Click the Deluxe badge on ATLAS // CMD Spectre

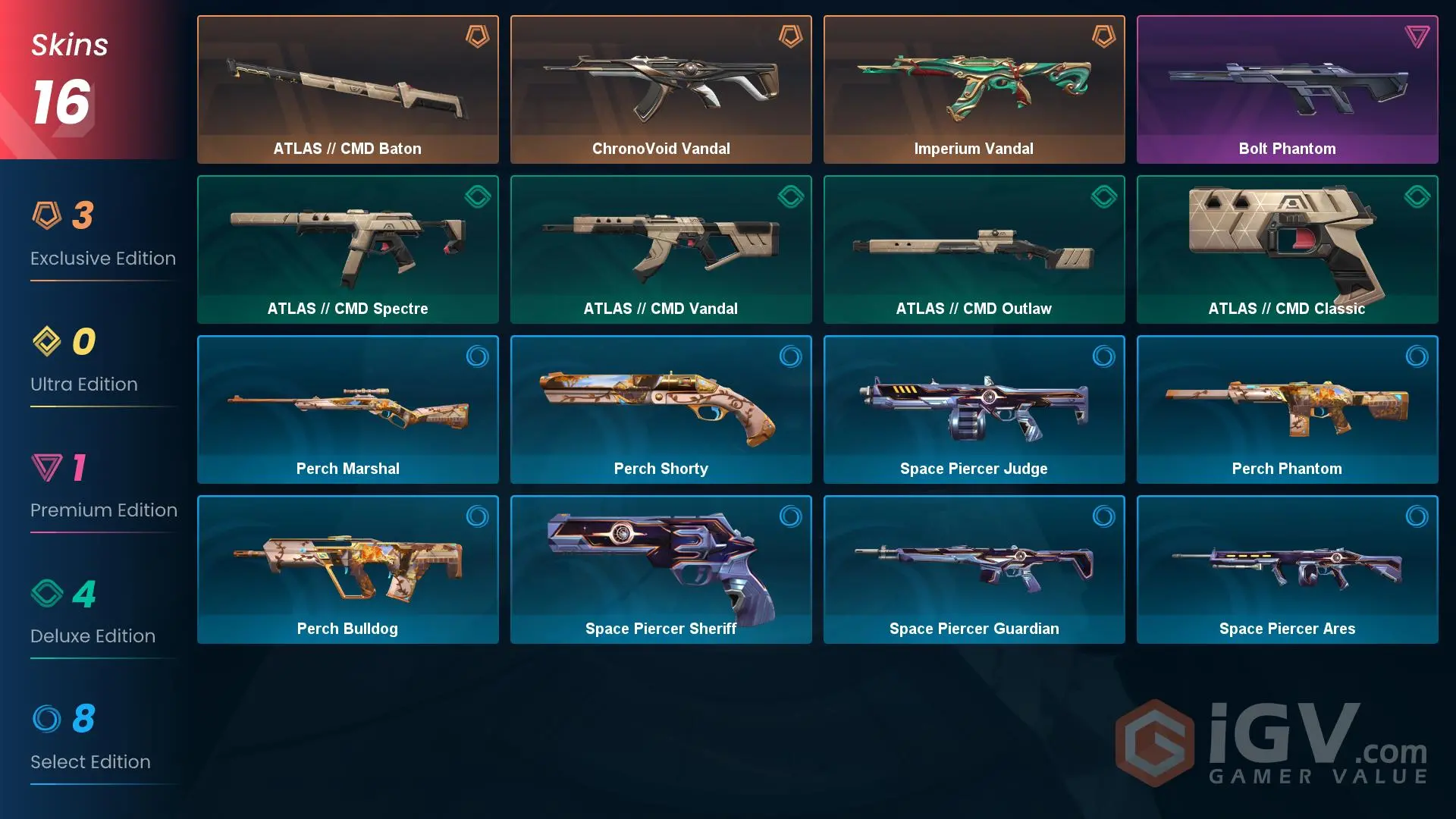[x=476, y=196]
